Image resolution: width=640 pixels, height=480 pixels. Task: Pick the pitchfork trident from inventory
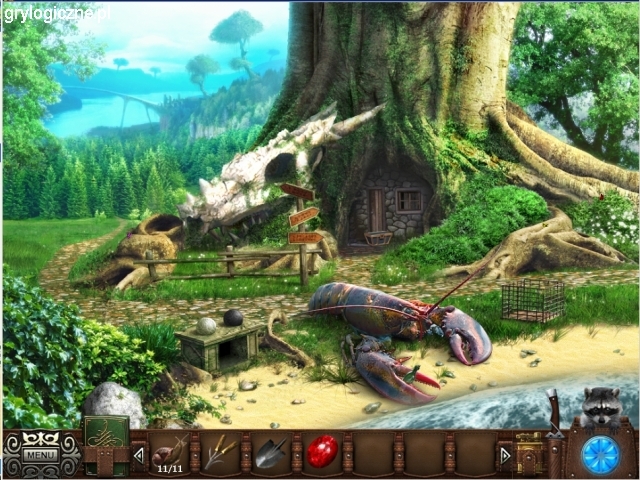[x=221, y=453]
